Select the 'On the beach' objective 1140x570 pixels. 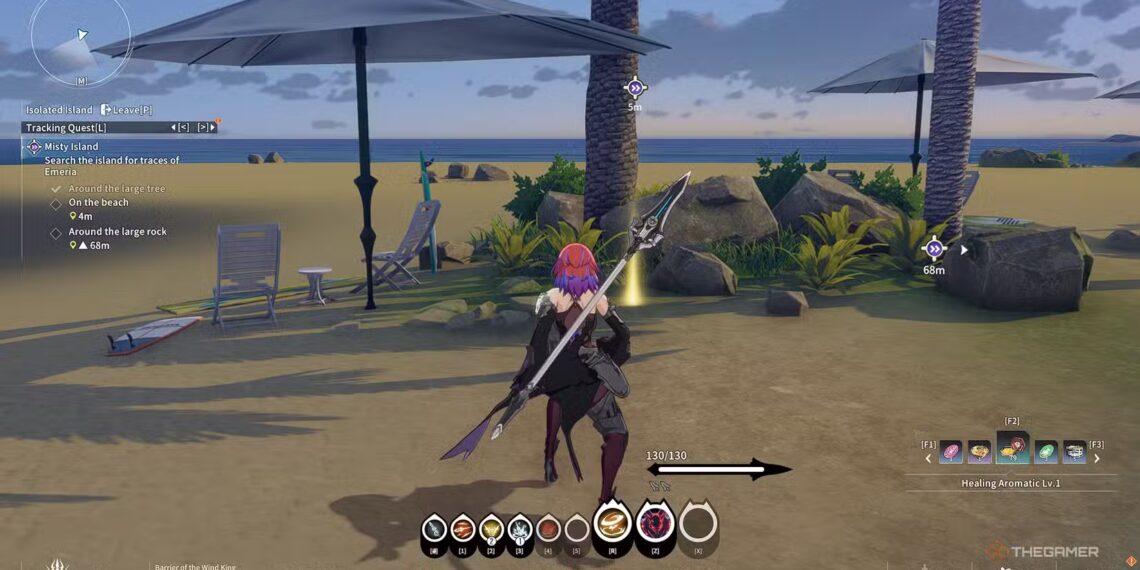pyautogui.click(x=98, y=203)
